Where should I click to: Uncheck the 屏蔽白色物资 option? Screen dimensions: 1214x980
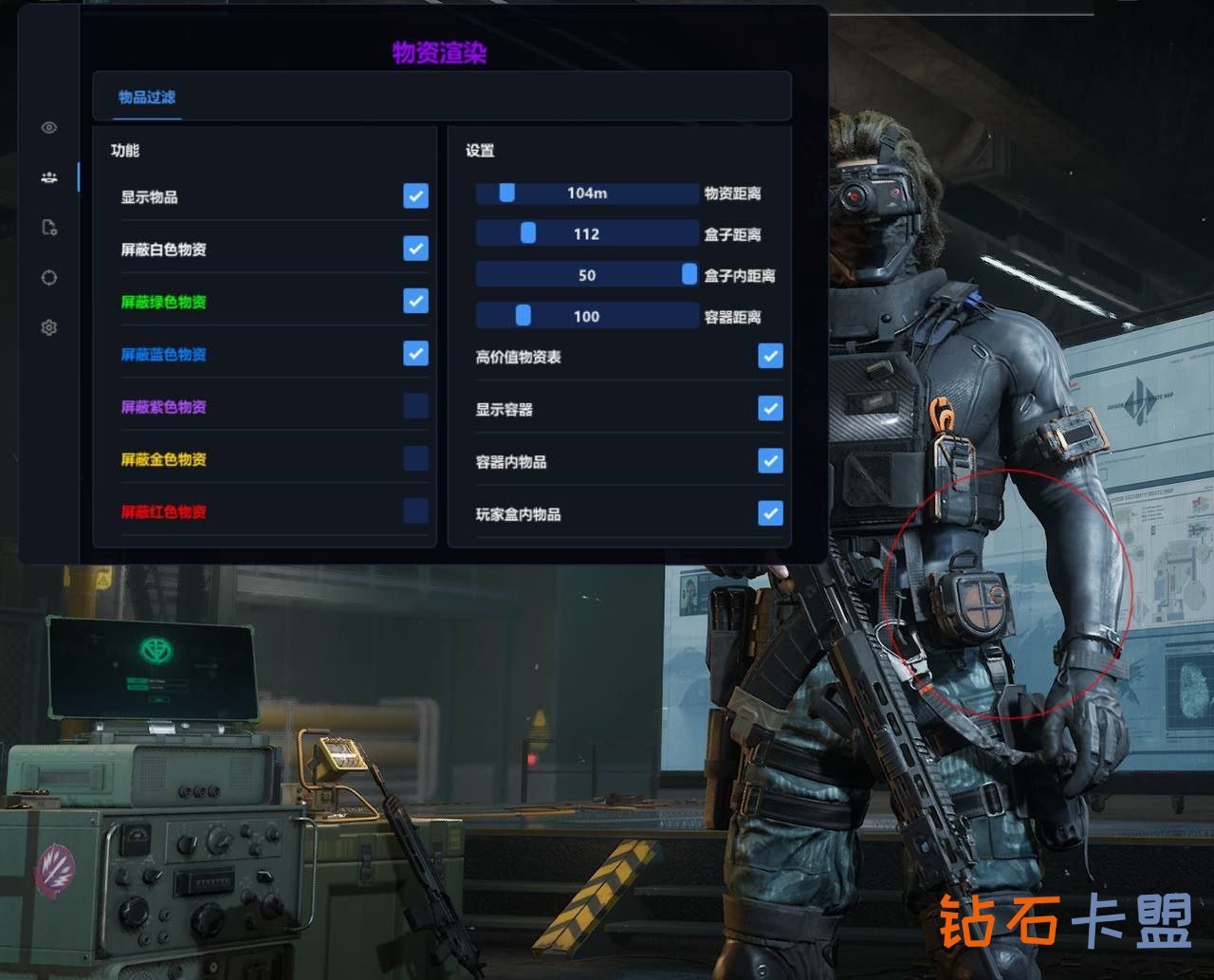tap(415, 249)
